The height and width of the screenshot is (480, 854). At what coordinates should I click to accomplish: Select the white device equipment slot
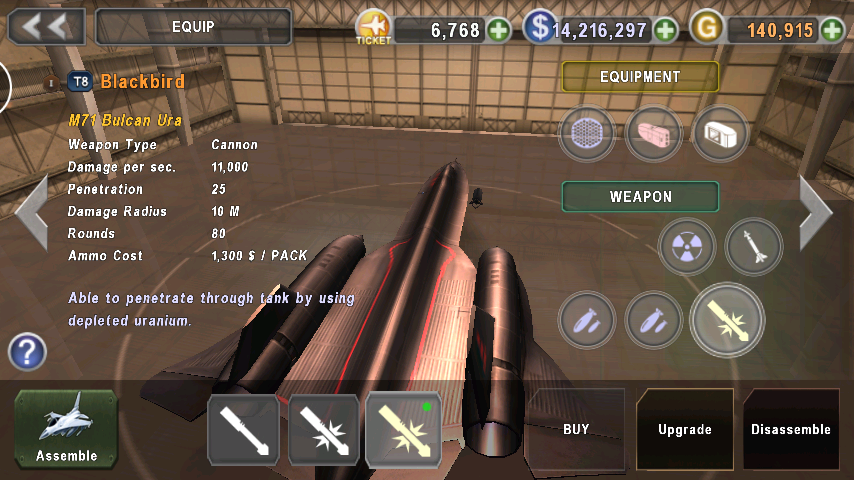(x=720, y=134)
